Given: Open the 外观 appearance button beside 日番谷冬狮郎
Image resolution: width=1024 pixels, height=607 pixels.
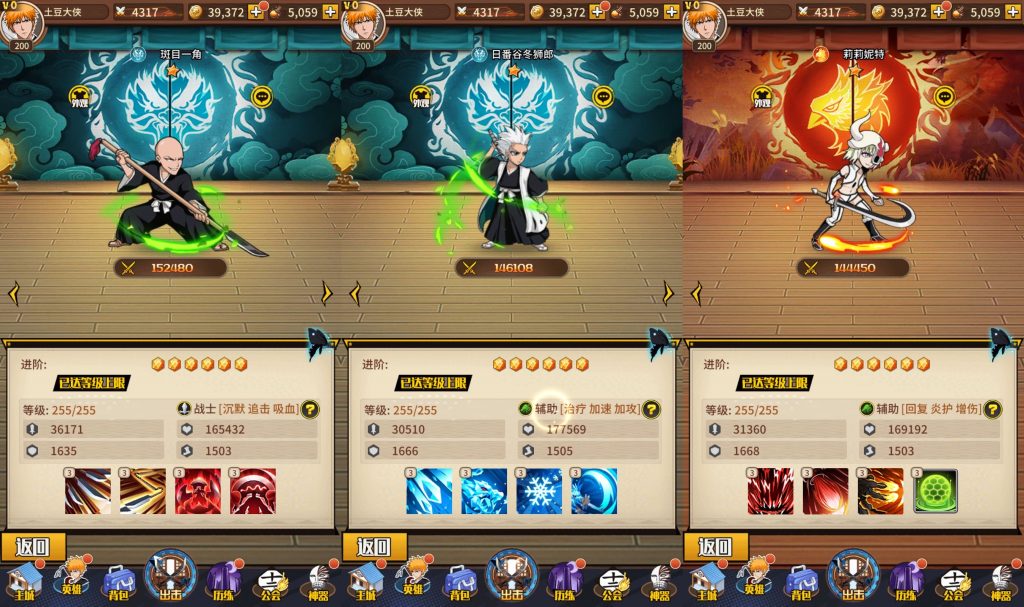Looking at the screenshot, I should coord(421,98).
